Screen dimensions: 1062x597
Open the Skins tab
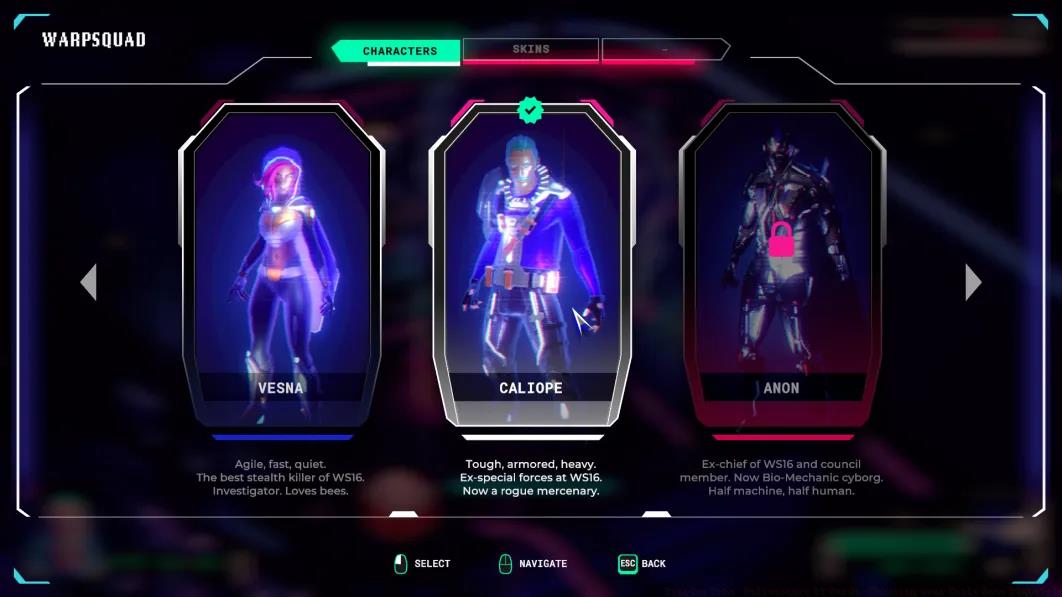[531, 49]
